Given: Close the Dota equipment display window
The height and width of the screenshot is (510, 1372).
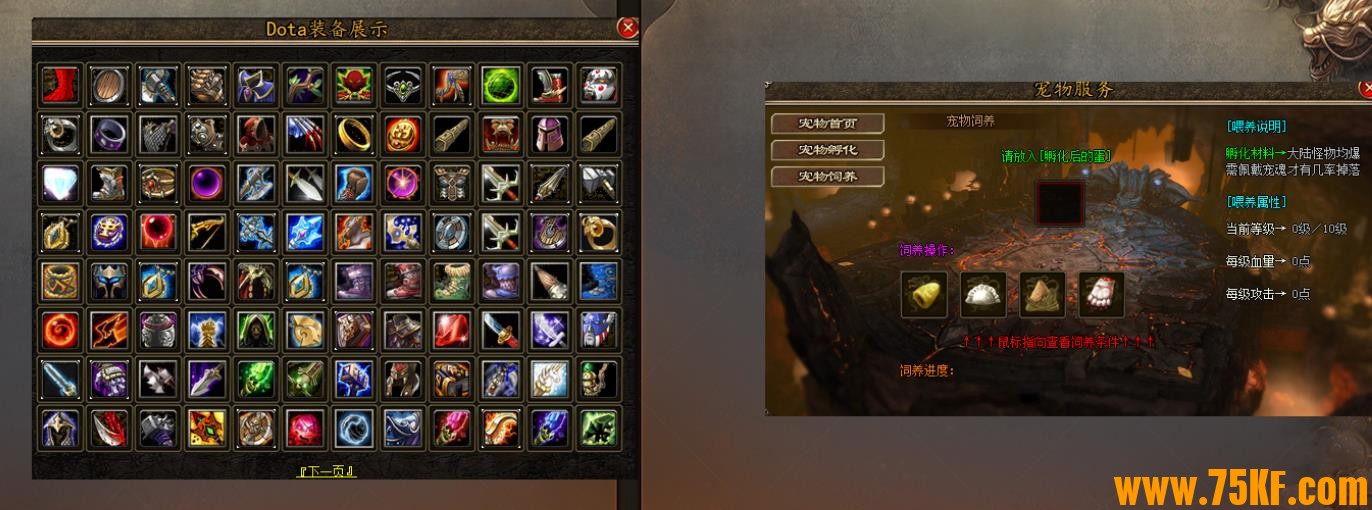Looking at the screenshot, I should (x=628, y=28).
